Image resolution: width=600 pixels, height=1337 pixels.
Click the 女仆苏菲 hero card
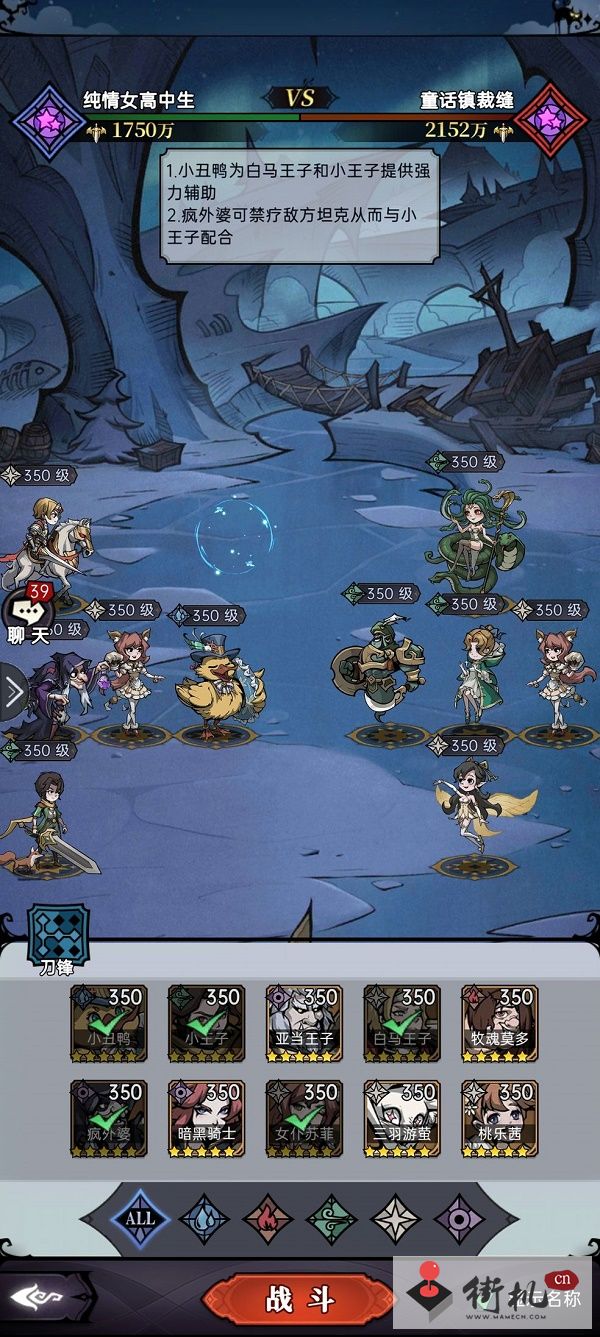[304, 1118]
